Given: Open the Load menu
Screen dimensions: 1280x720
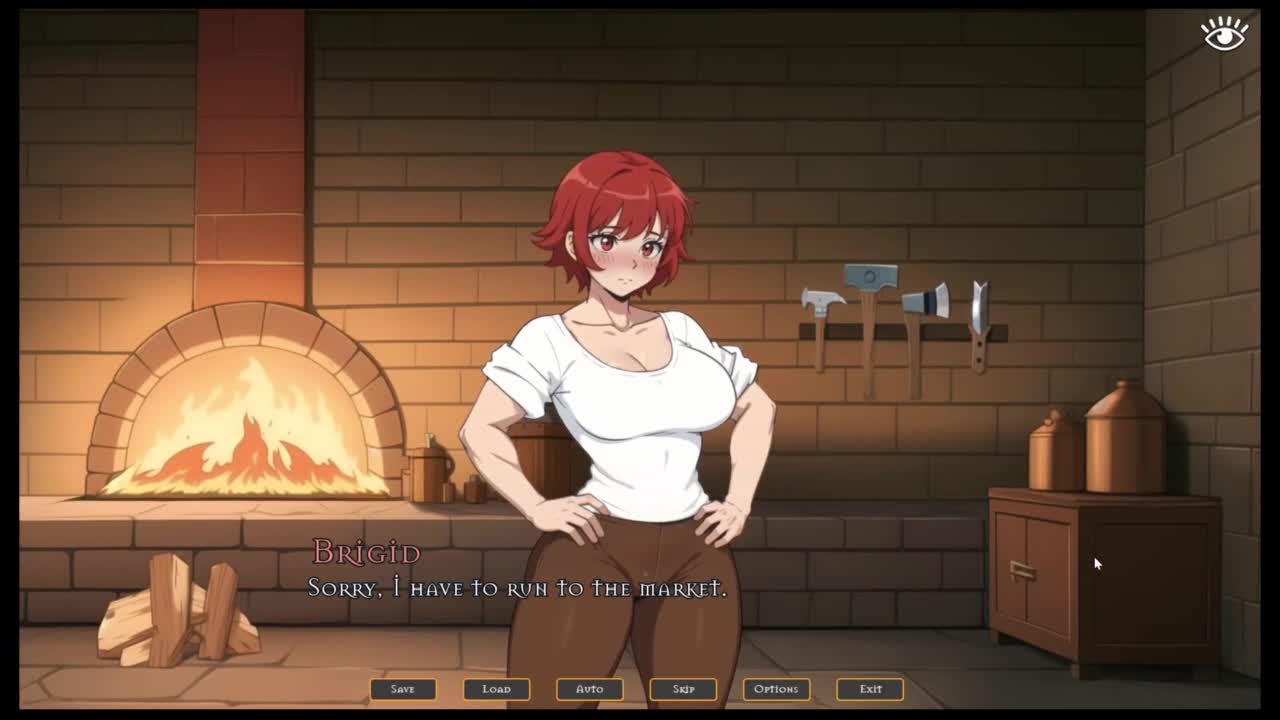Looking at the screenshot, I should click(x=496, y=689).
